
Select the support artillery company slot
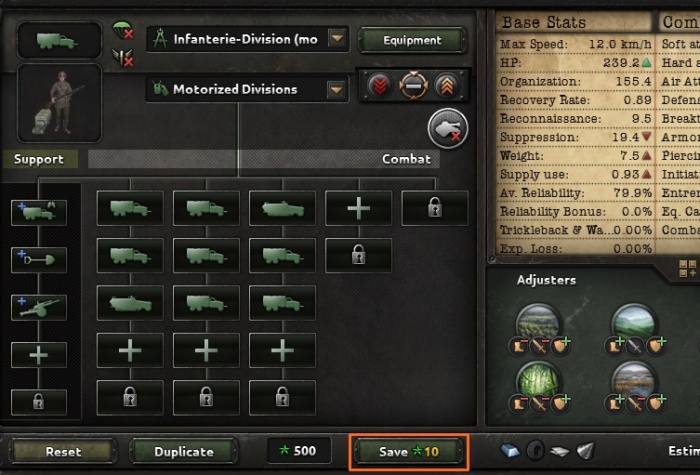click(x=39, y=307)
